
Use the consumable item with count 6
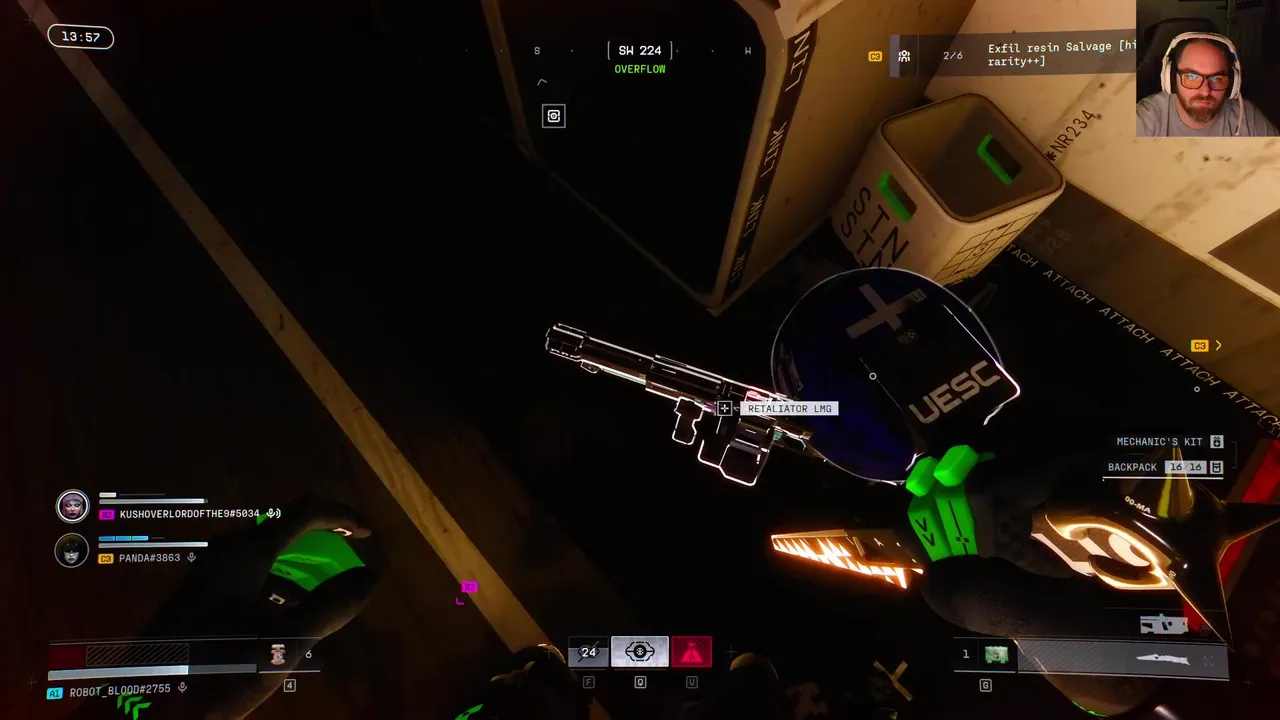tap(279, 654)
